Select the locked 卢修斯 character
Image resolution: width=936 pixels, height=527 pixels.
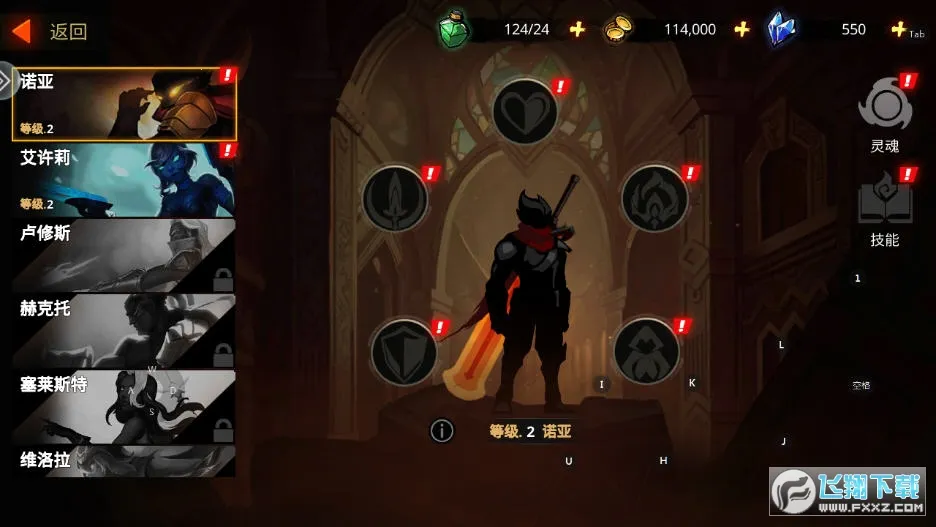(125, 254)
